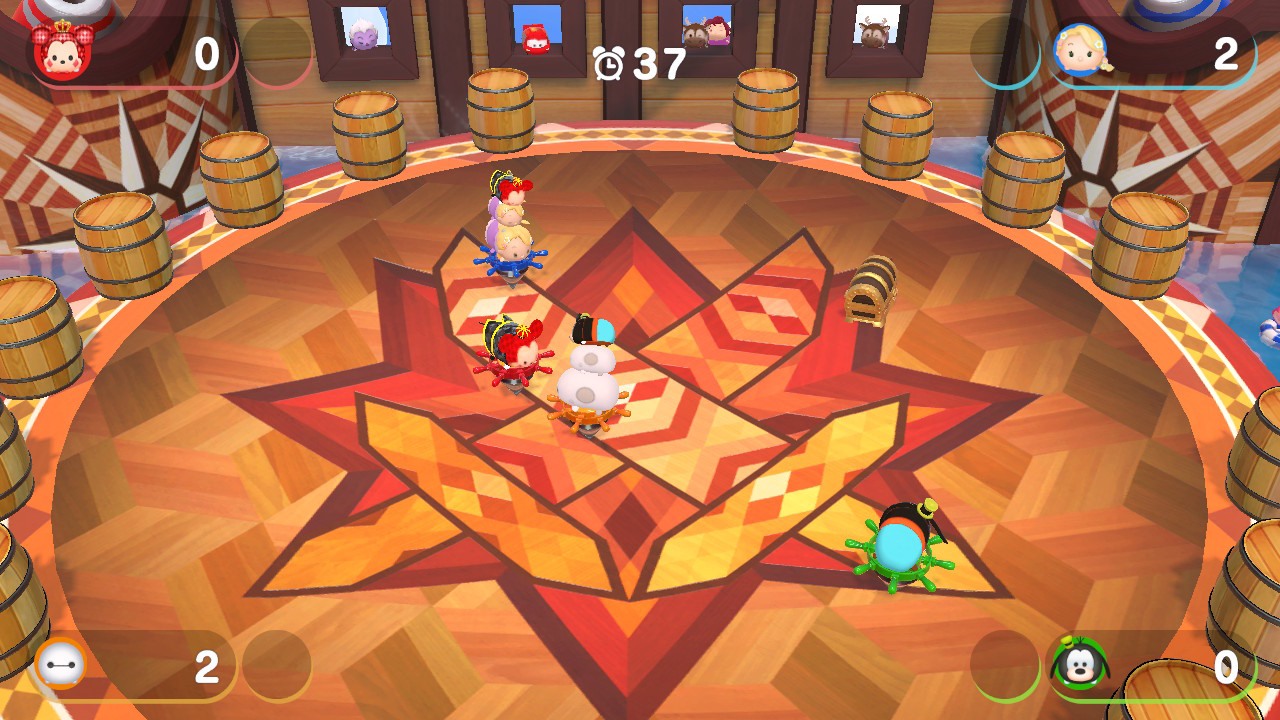Select the Goofy player portrait
Screen dimensions: 1280x720
tap(1078, 664)
